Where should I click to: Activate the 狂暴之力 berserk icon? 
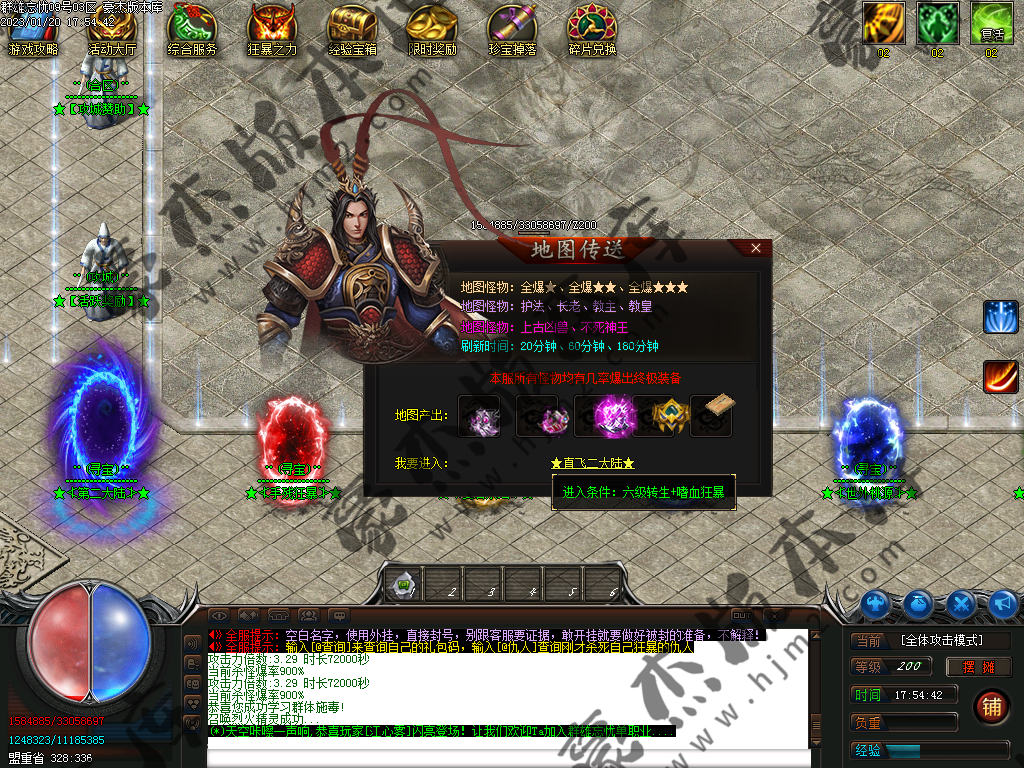point(272,30)
